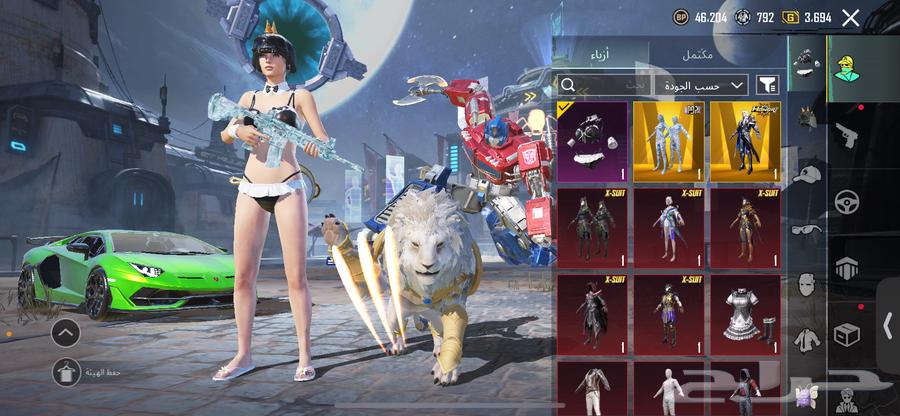Image resolution: width=900 pixels, height=416 pixels.
Task: Select the yellow-cap character avatar category
Action: 846,67
